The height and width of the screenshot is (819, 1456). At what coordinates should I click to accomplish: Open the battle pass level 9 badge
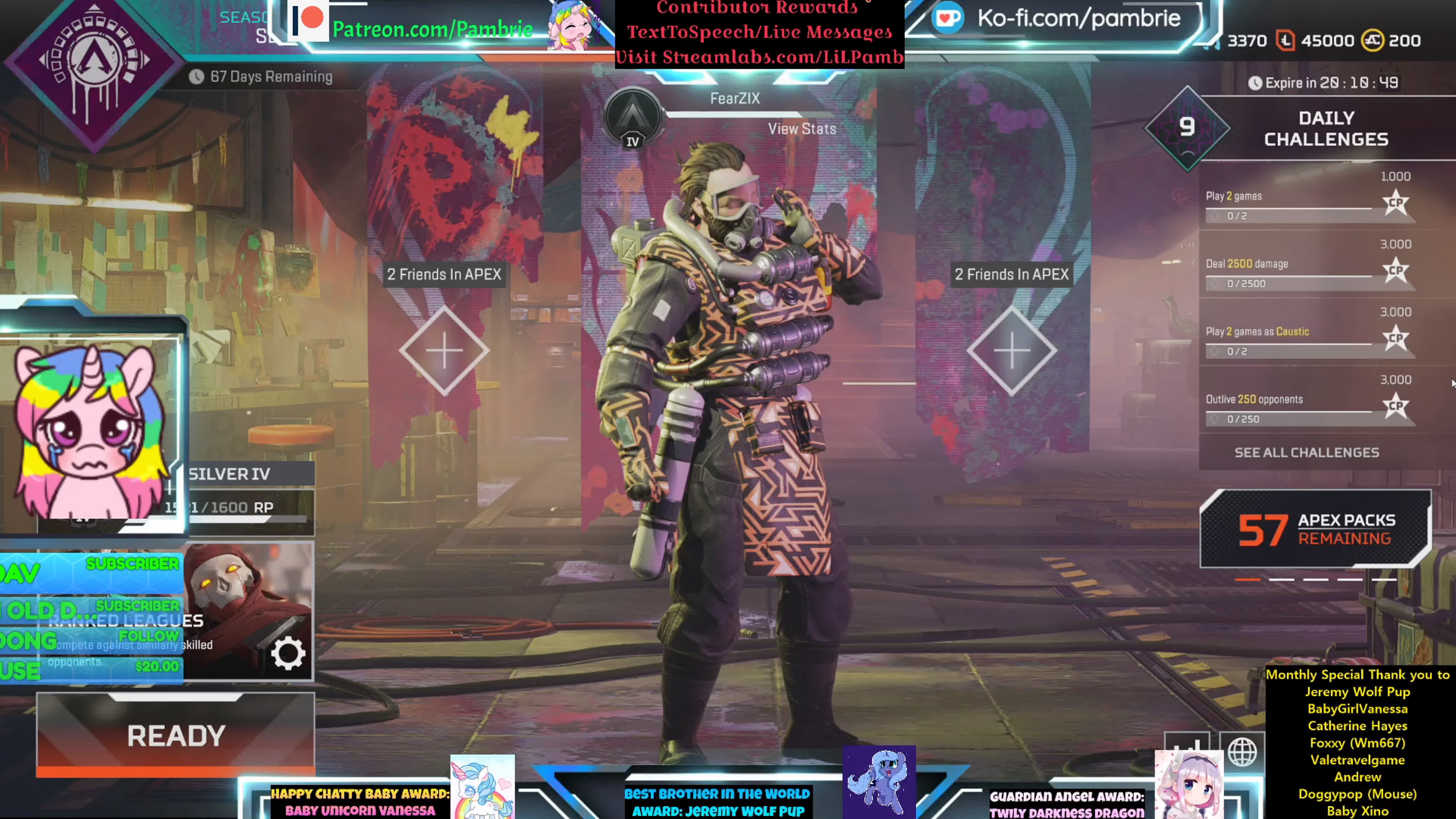(x=1187, y=128)
